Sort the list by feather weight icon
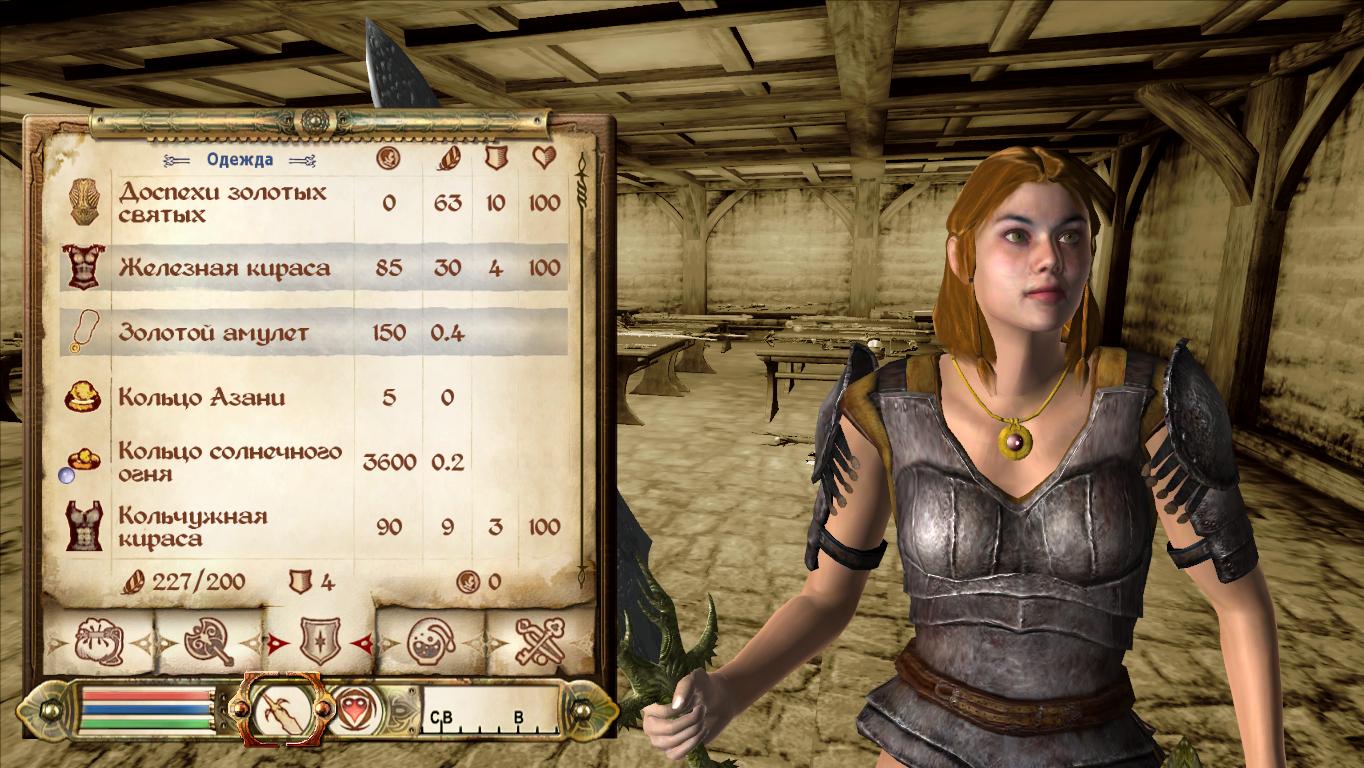This screenshot has height=768, width=1364. 446,158
